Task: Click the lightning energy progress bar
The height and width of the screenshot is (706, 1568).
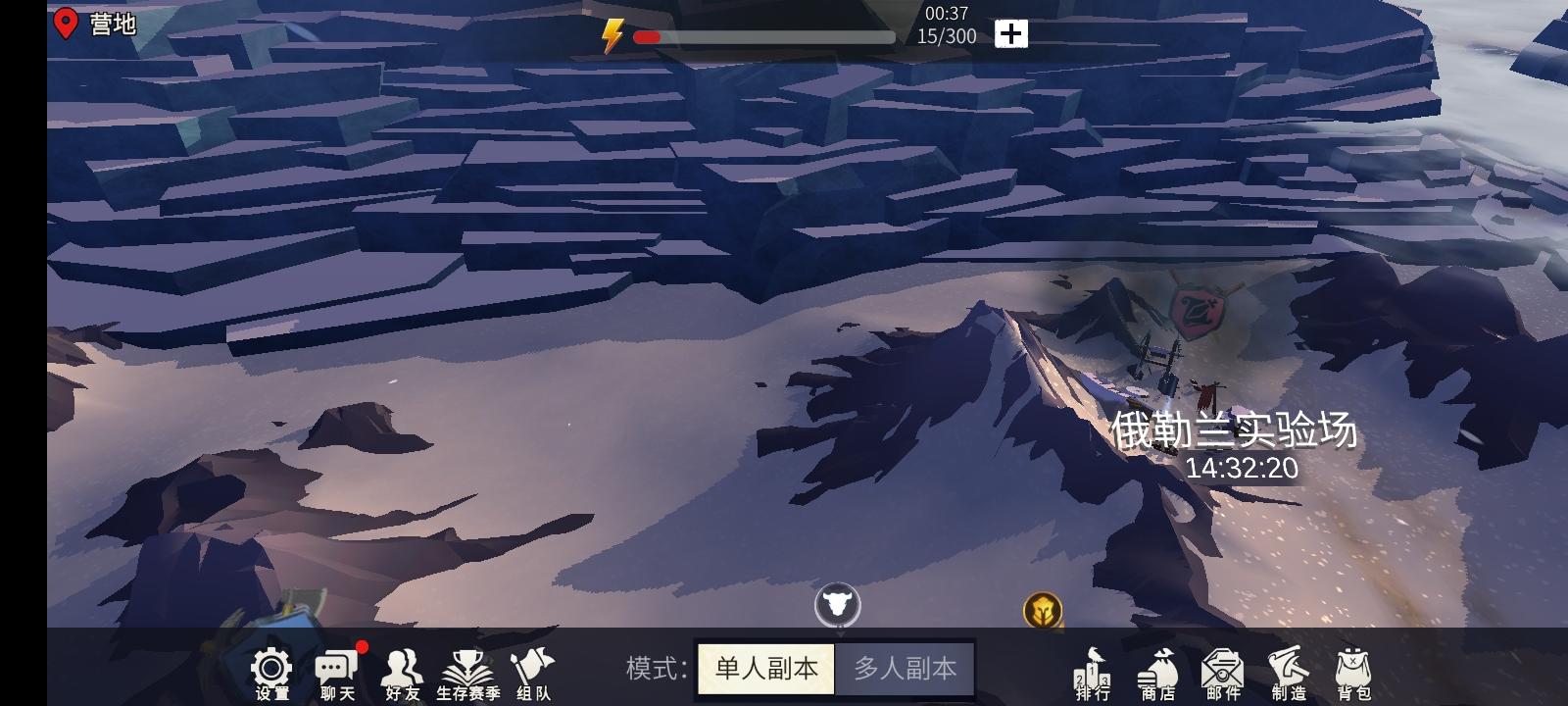Action: point(764,36)
